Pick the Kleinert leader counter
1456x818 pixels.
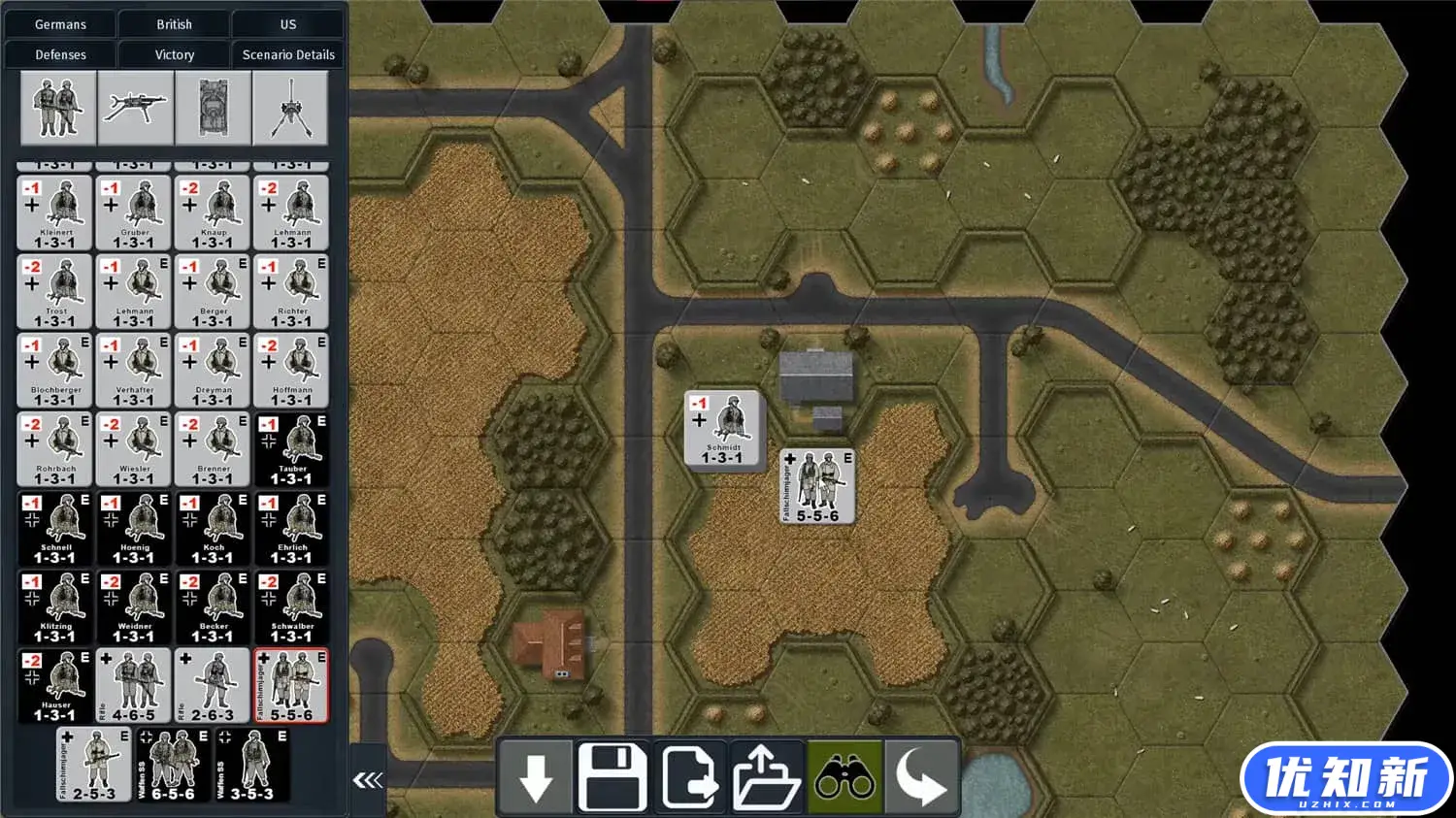[55, 213]
